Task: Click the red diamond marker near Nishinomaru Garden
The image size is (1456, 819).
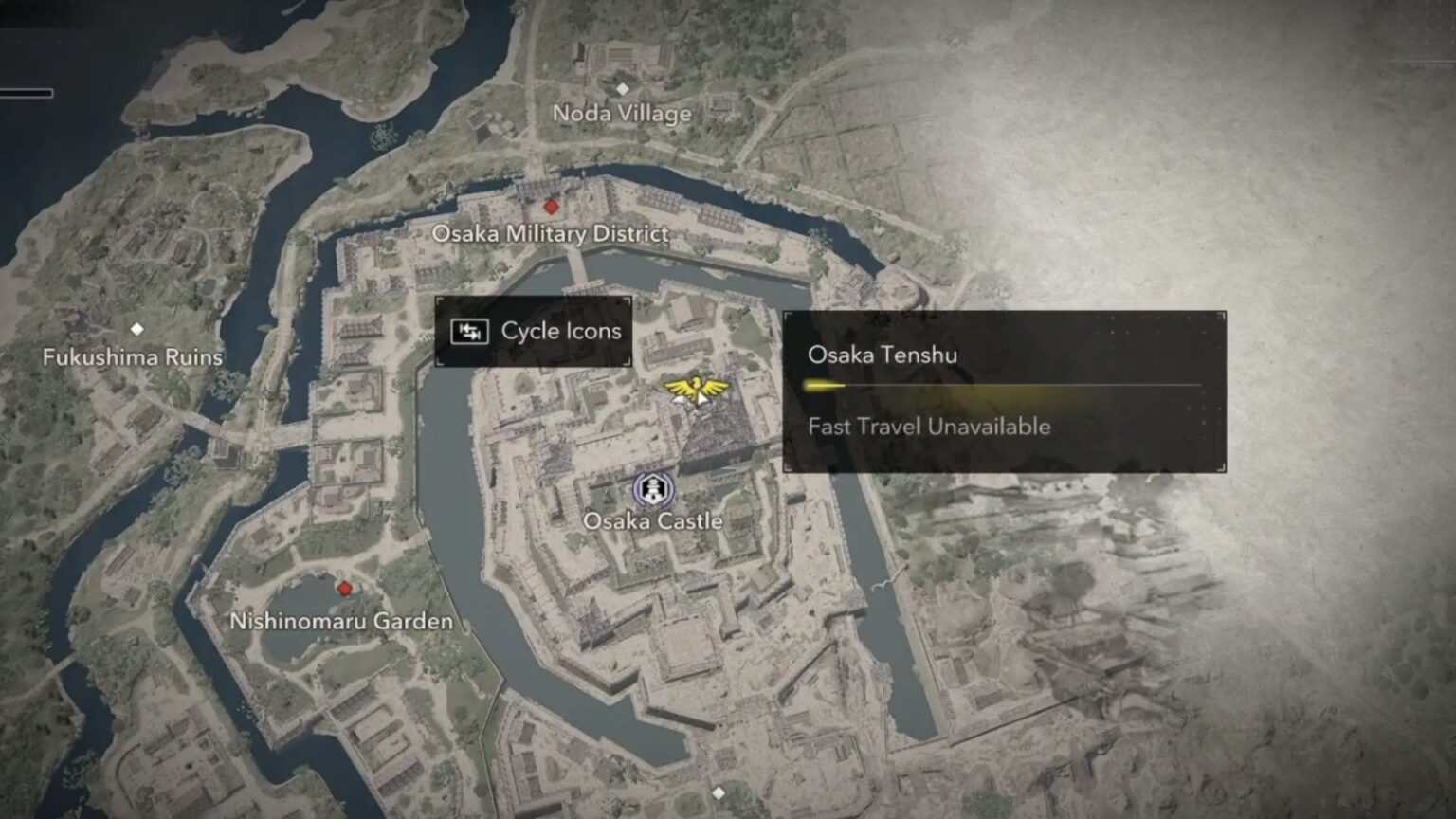Action: click(343, 588)
